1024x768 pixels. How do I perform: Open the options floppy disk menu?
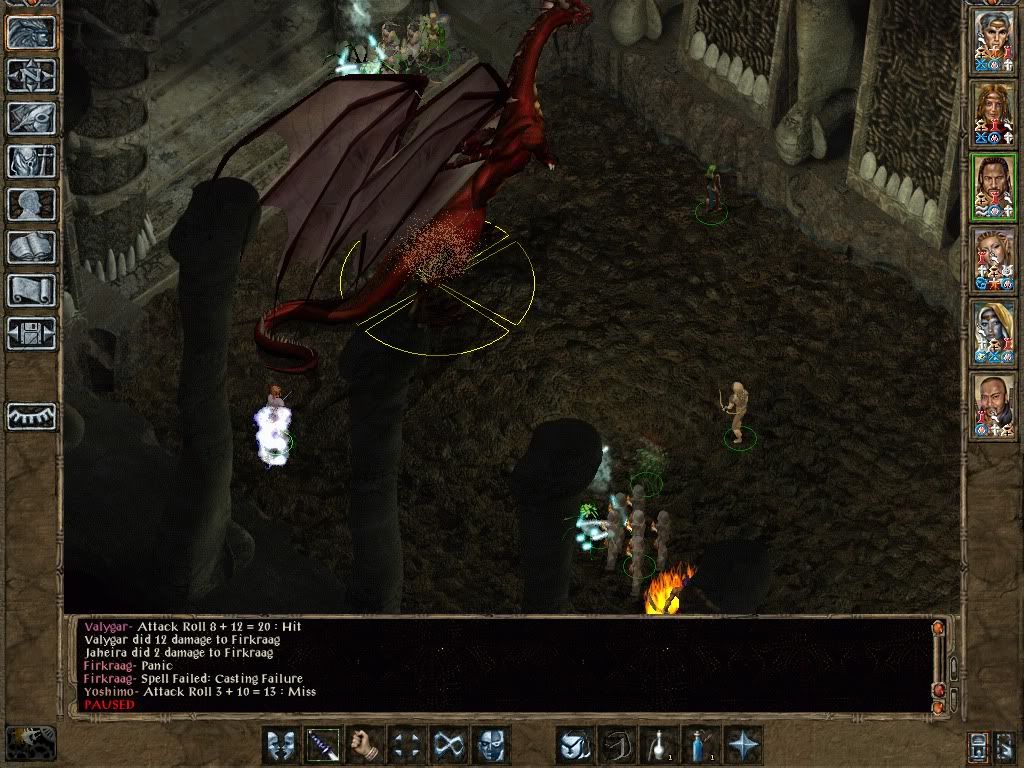32,333
